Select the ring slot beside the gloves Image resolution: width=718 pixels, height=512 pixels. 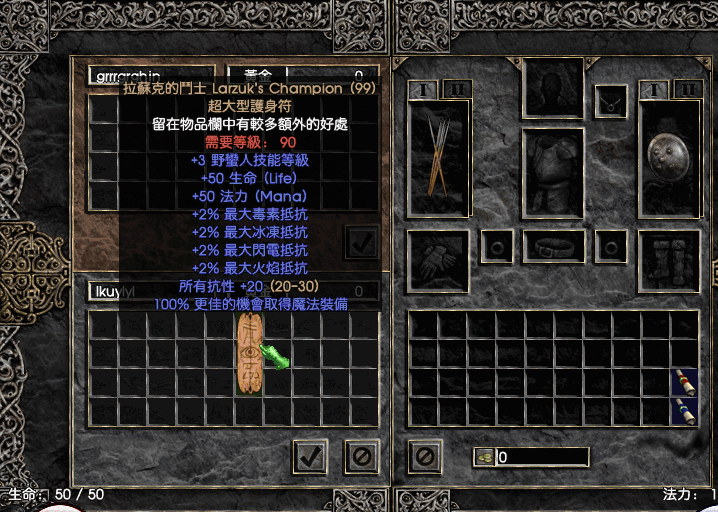point(496,246)
